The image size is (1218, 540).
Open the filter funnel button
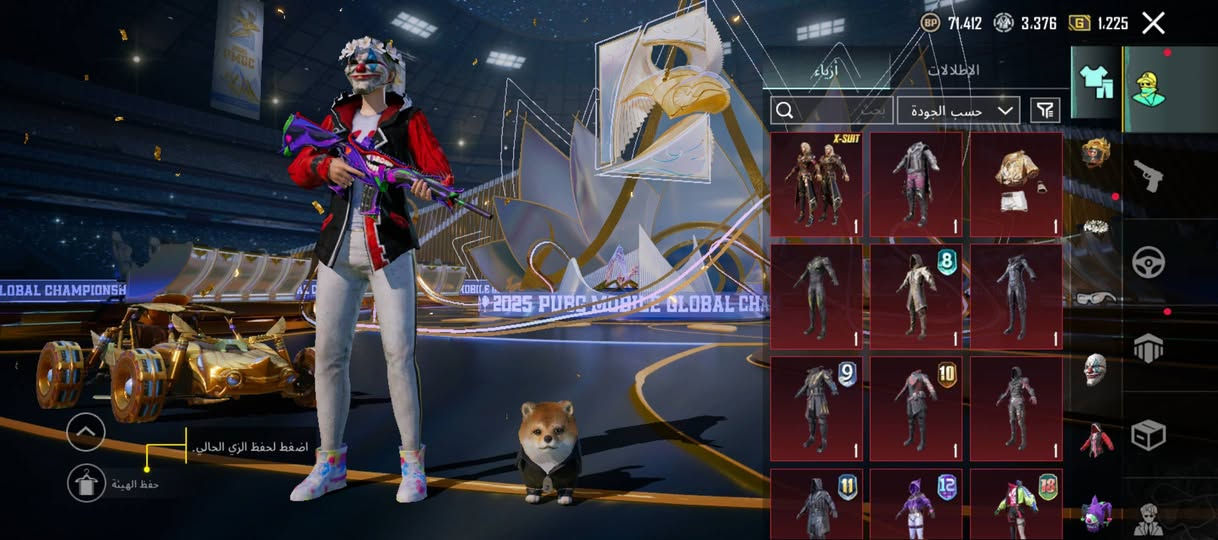coord(1045,110)
